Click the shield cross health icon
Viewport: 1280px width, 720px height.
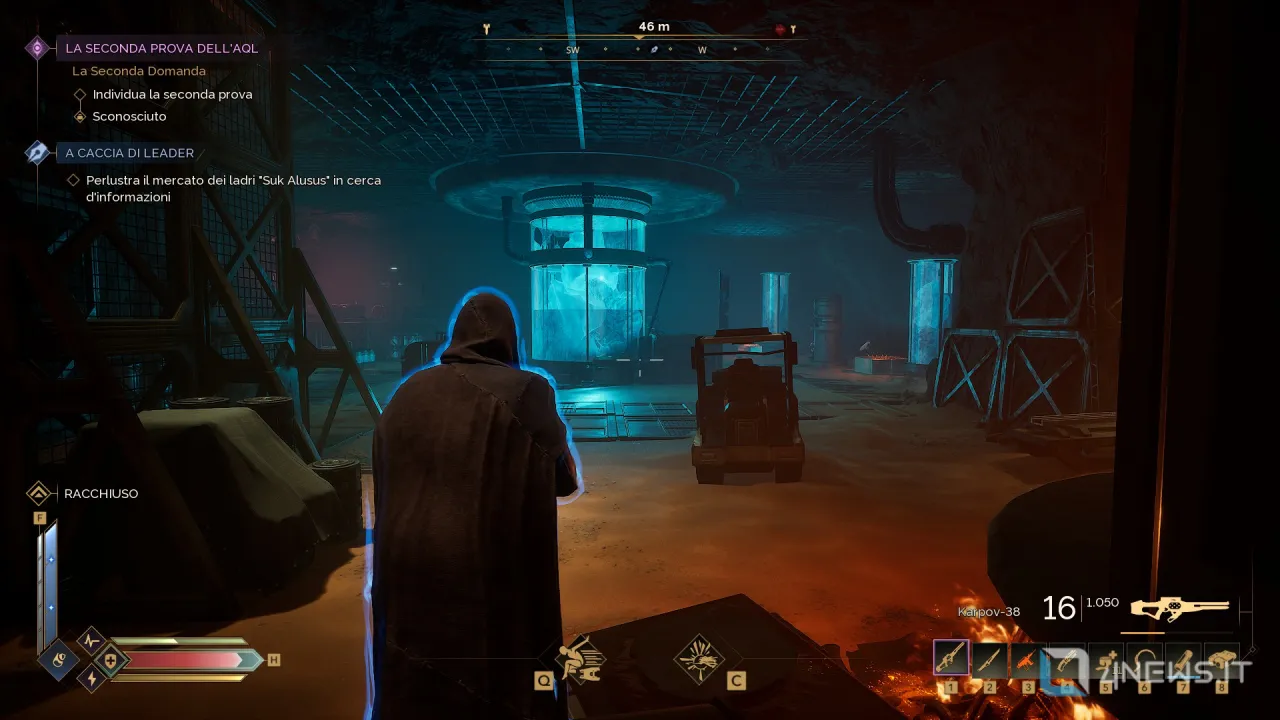click(x=110, y=660)
